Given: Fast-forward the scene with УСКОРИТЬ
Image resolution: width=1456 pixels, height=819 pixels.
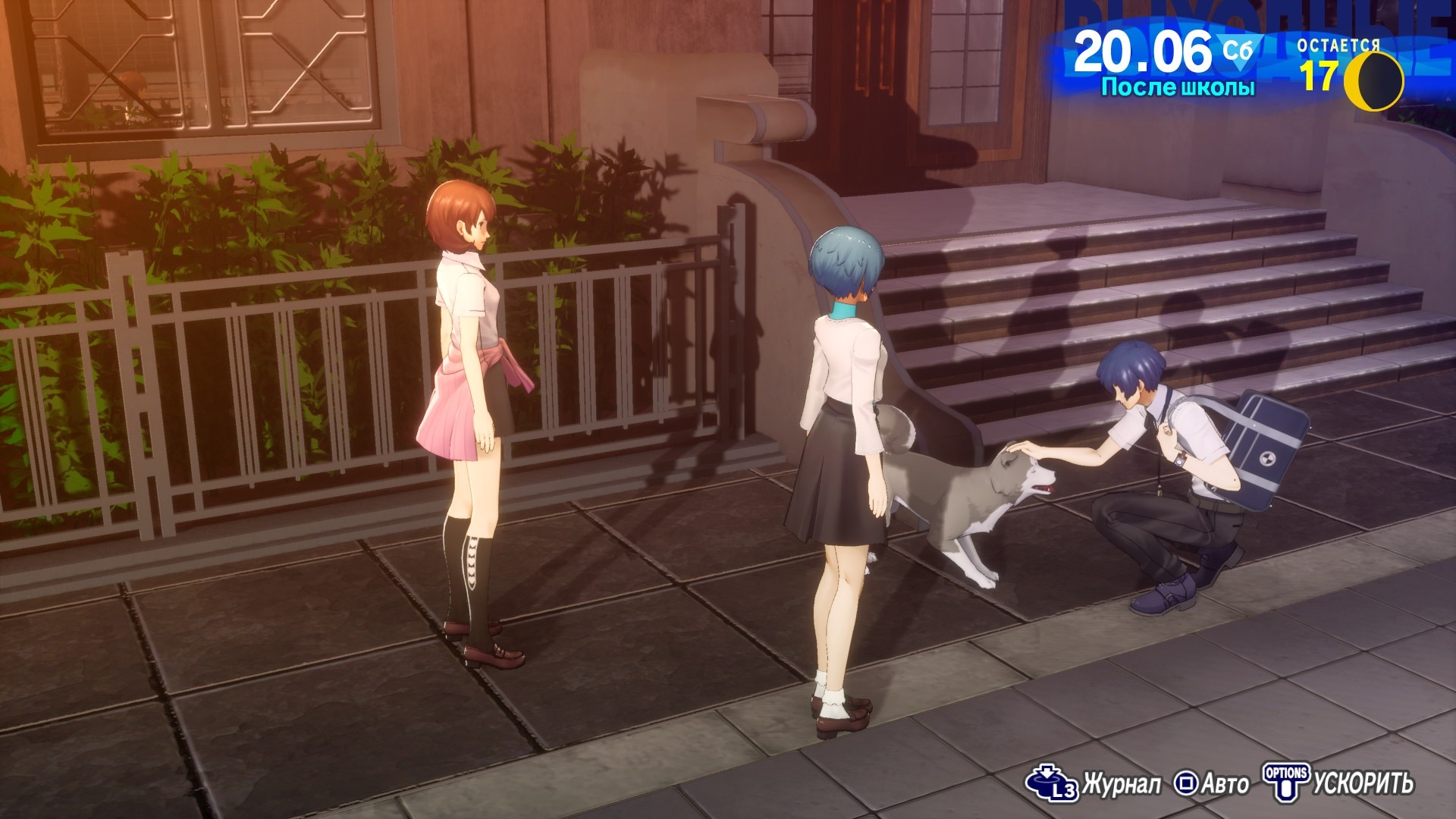Looking at the screenshot, I should tap(1338, 783).
